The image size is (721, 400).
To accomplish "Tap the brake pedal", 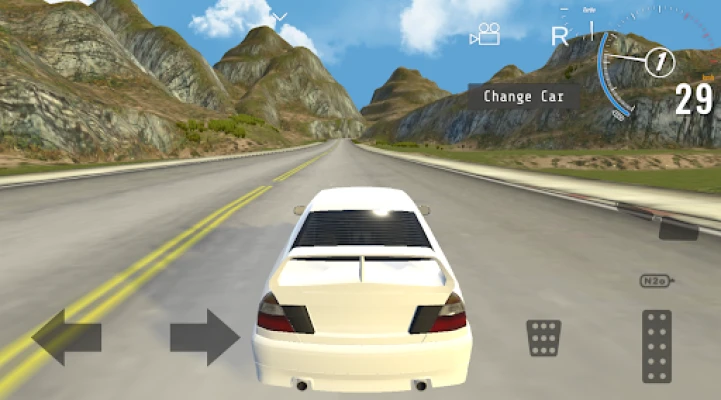I will click(543, 338).
